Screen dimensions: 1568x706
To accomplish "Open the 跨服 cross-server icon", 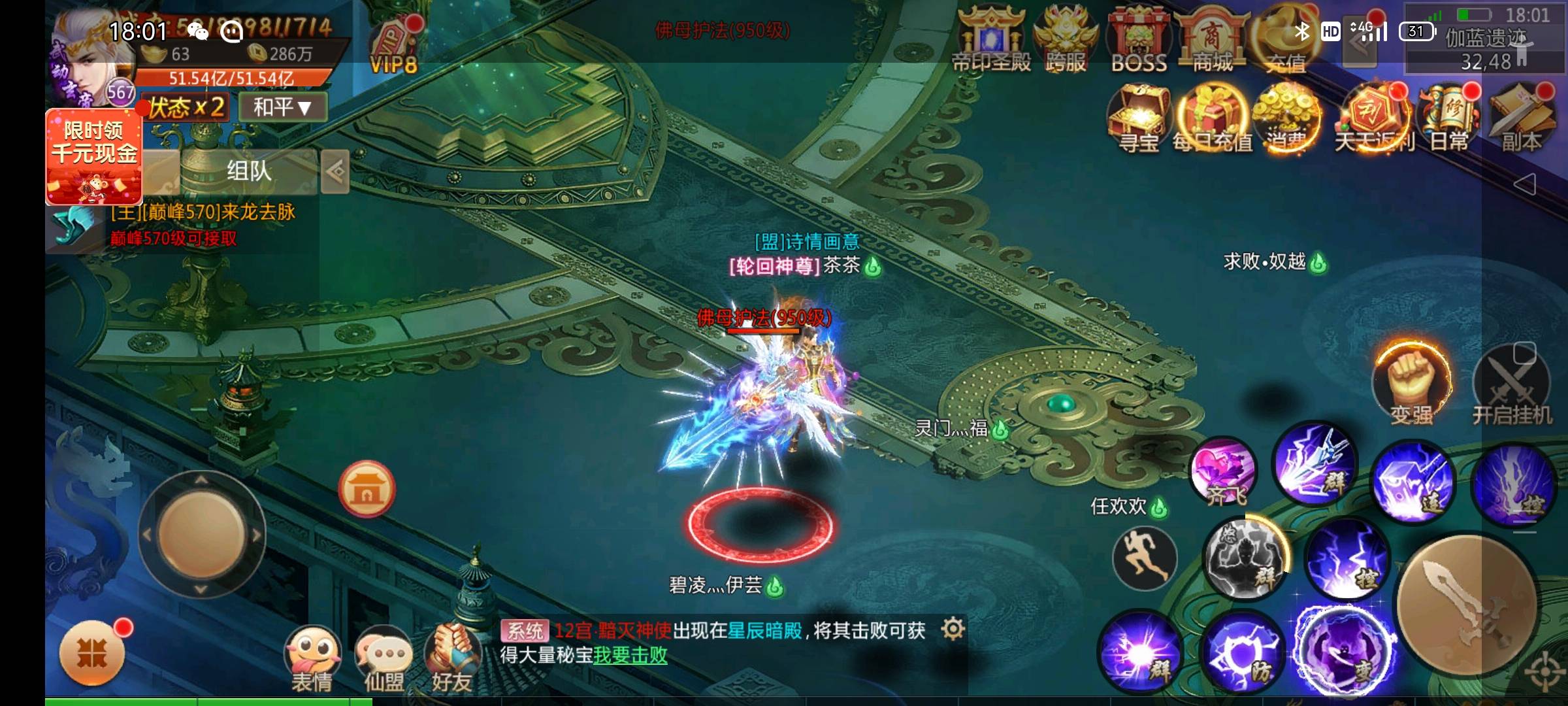I will click(x=1066, y=39).
